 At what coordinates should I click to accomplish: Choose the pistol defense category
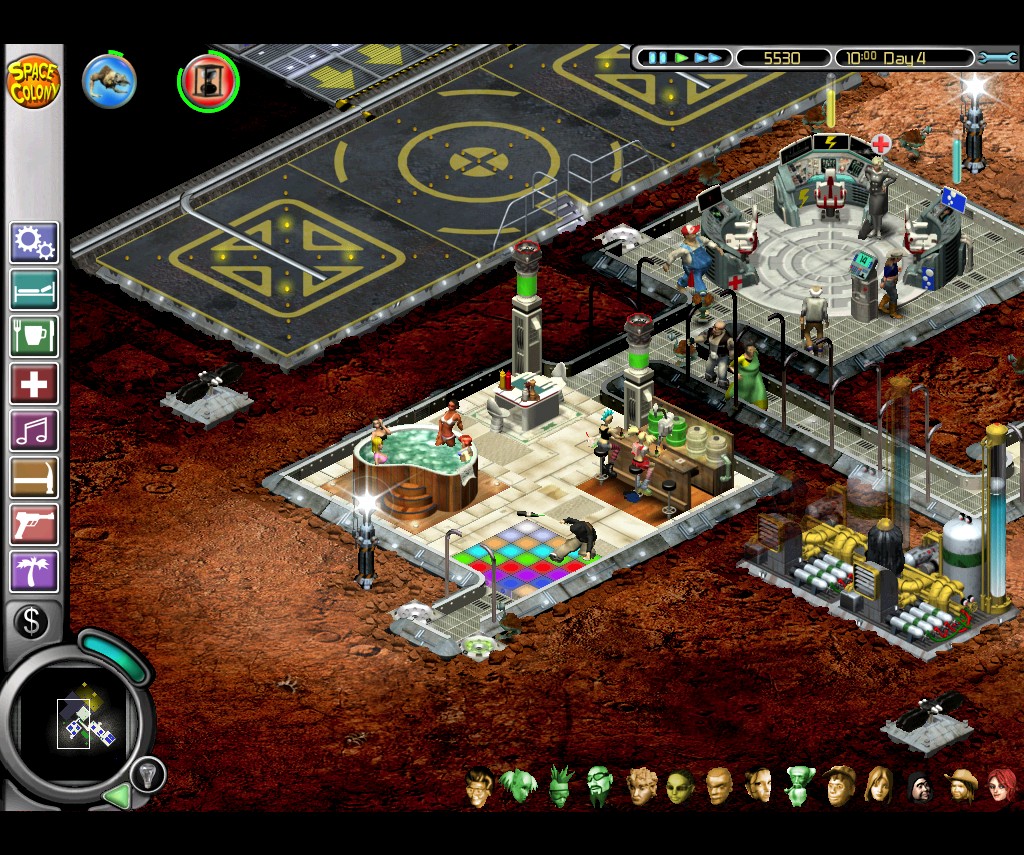coord(35,525)
